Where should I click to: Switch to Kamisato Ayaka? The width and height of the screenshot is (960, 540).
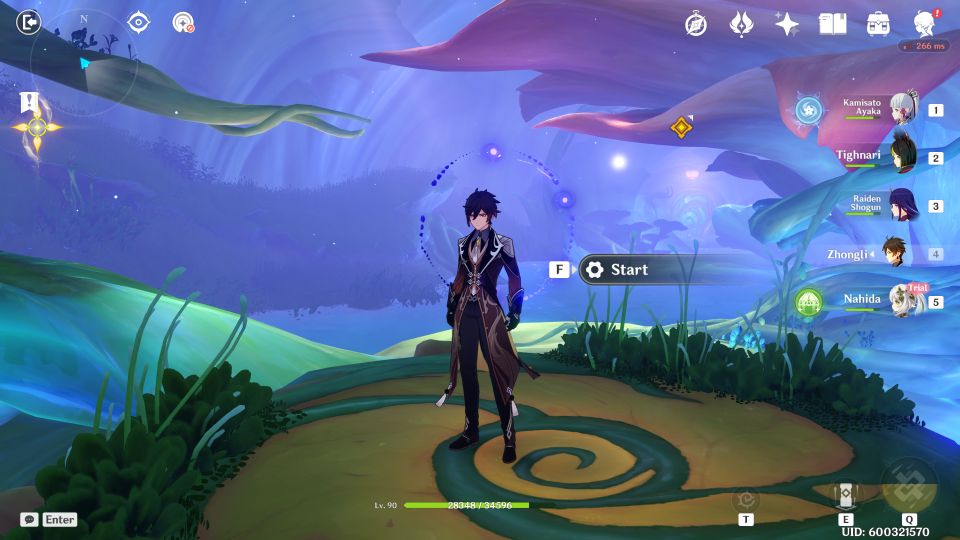(x=903, y=109)
